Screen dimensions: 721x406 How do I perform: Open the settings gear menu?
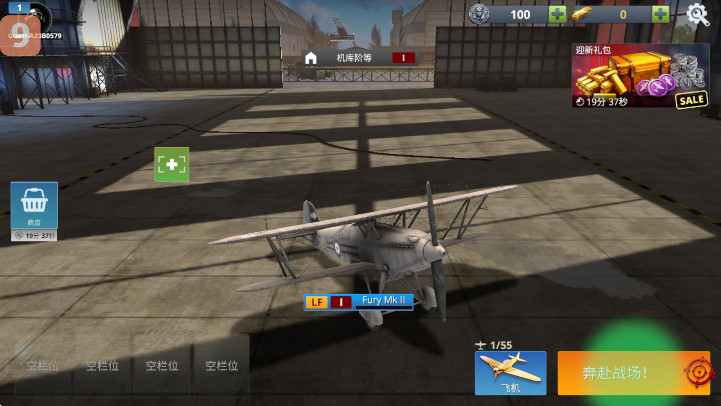[697, 14]
